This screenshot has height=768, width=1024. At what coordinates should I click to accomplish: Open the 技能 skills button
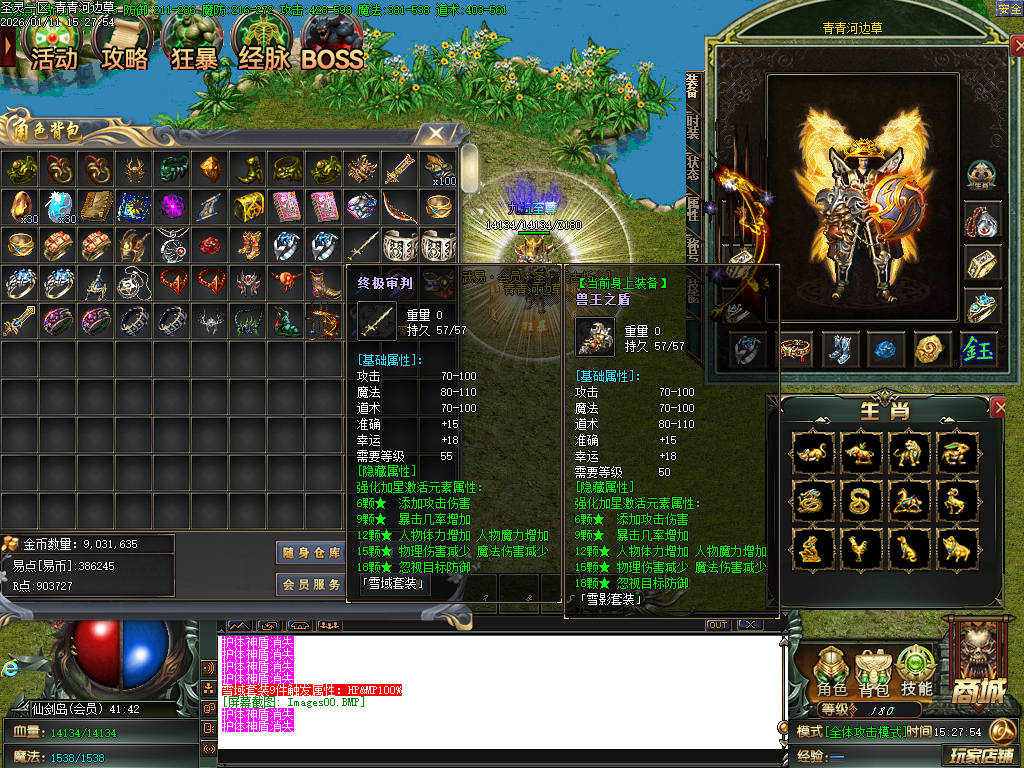[916, 671]
